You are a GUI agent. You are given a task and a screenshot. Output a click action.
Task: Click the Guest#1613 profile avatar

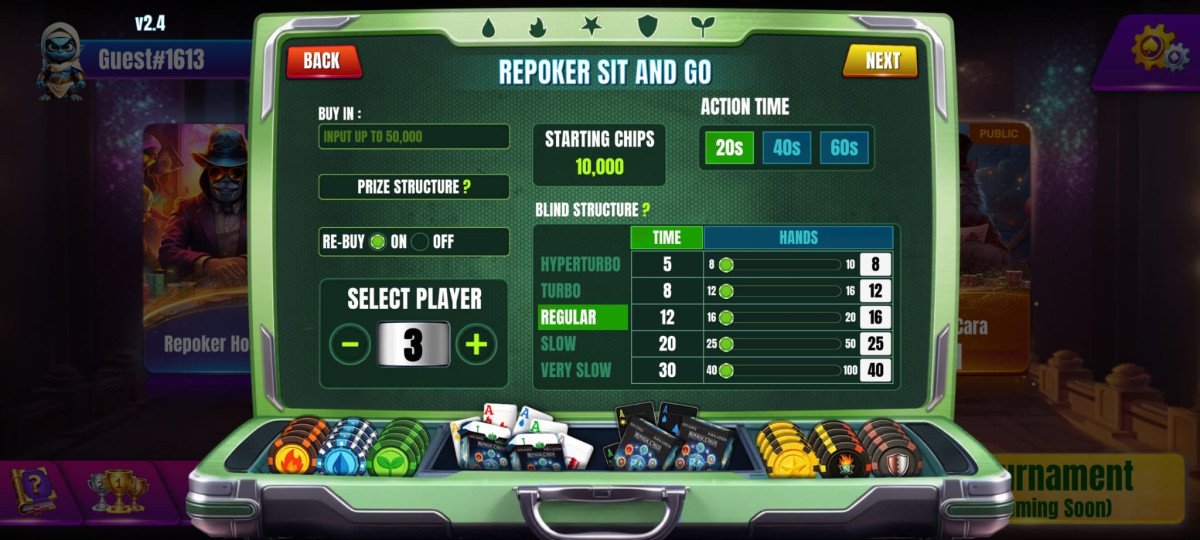click(x=59, y=60)
